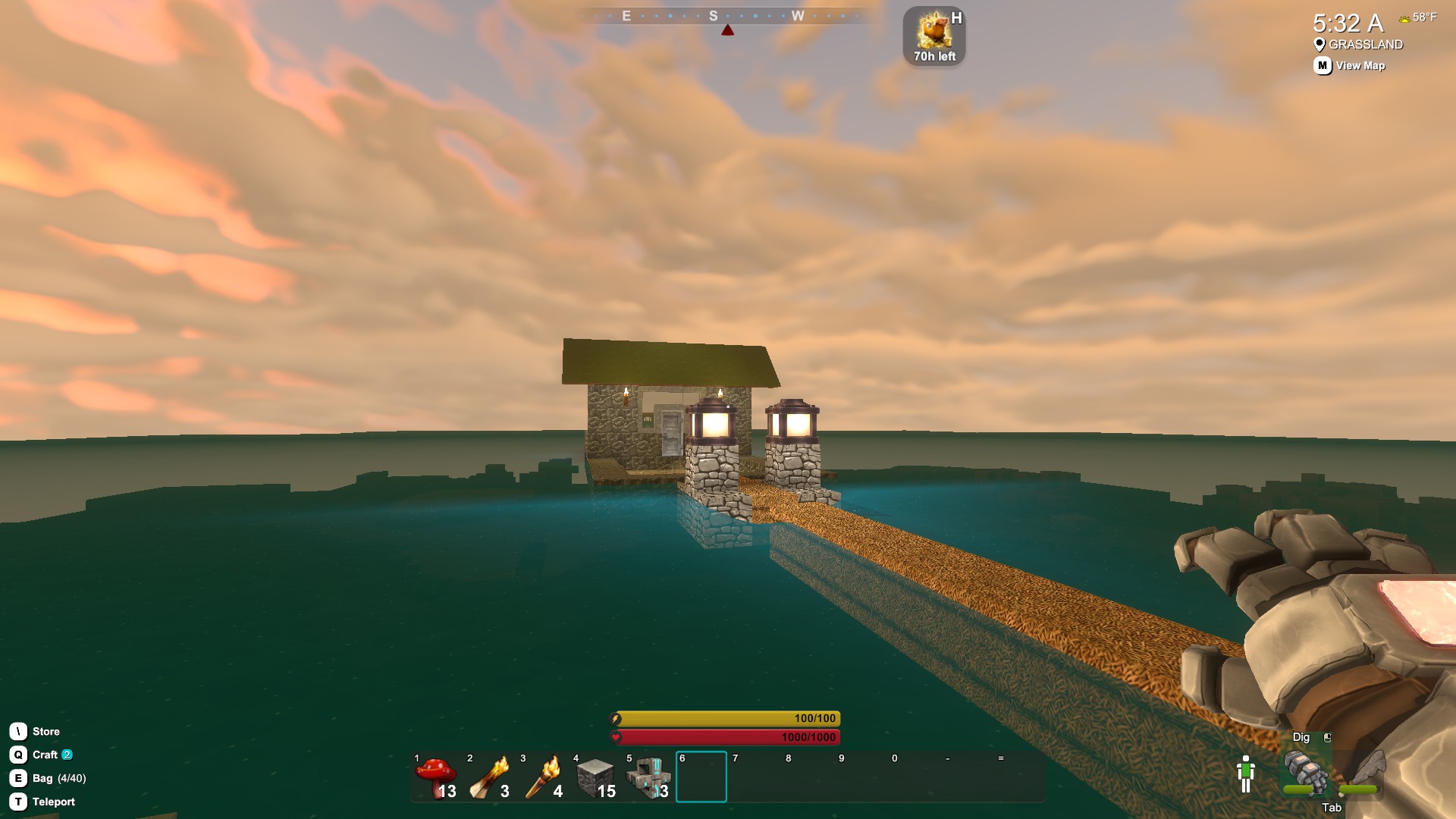The height and width of the screenshot is (819, 1456).
Task: Select the torch in hotbar slot 3
Action: (544, 776)
